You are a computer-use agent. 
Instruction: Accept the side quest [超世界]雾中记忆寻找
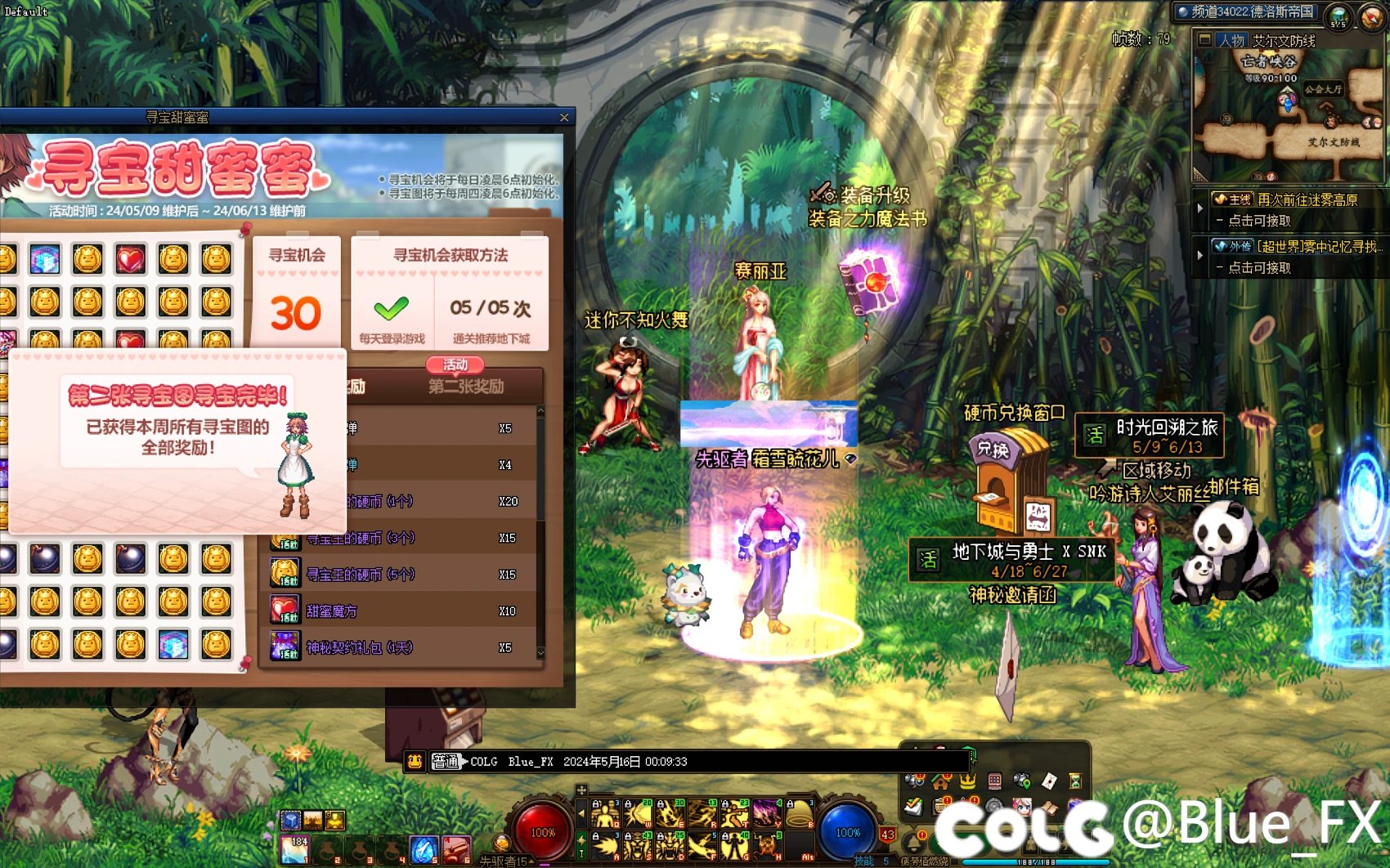pyautogui.click(x=1318, y=247)
